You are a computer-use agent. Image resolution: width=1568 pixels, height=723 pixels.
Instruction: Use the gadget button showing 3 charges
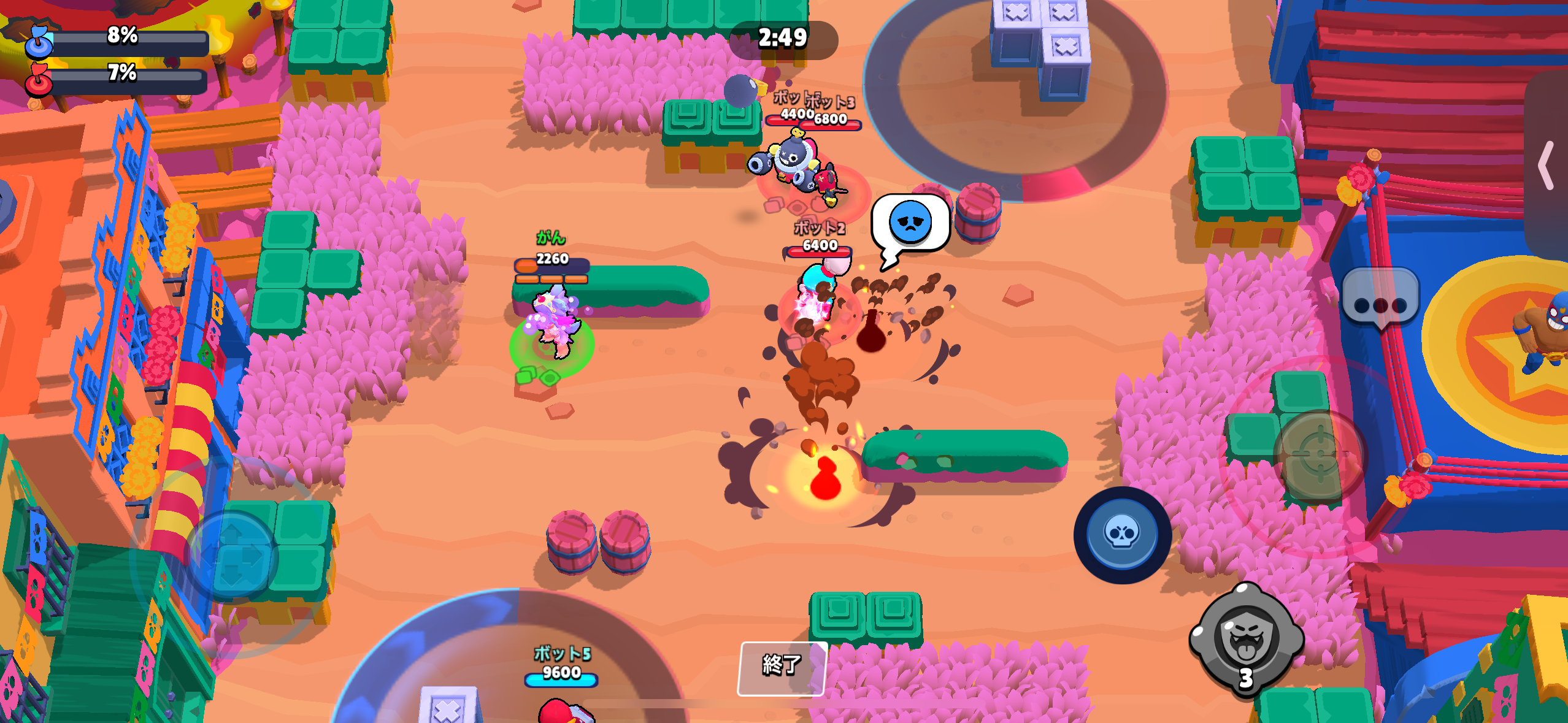[x=1247, y=640]
